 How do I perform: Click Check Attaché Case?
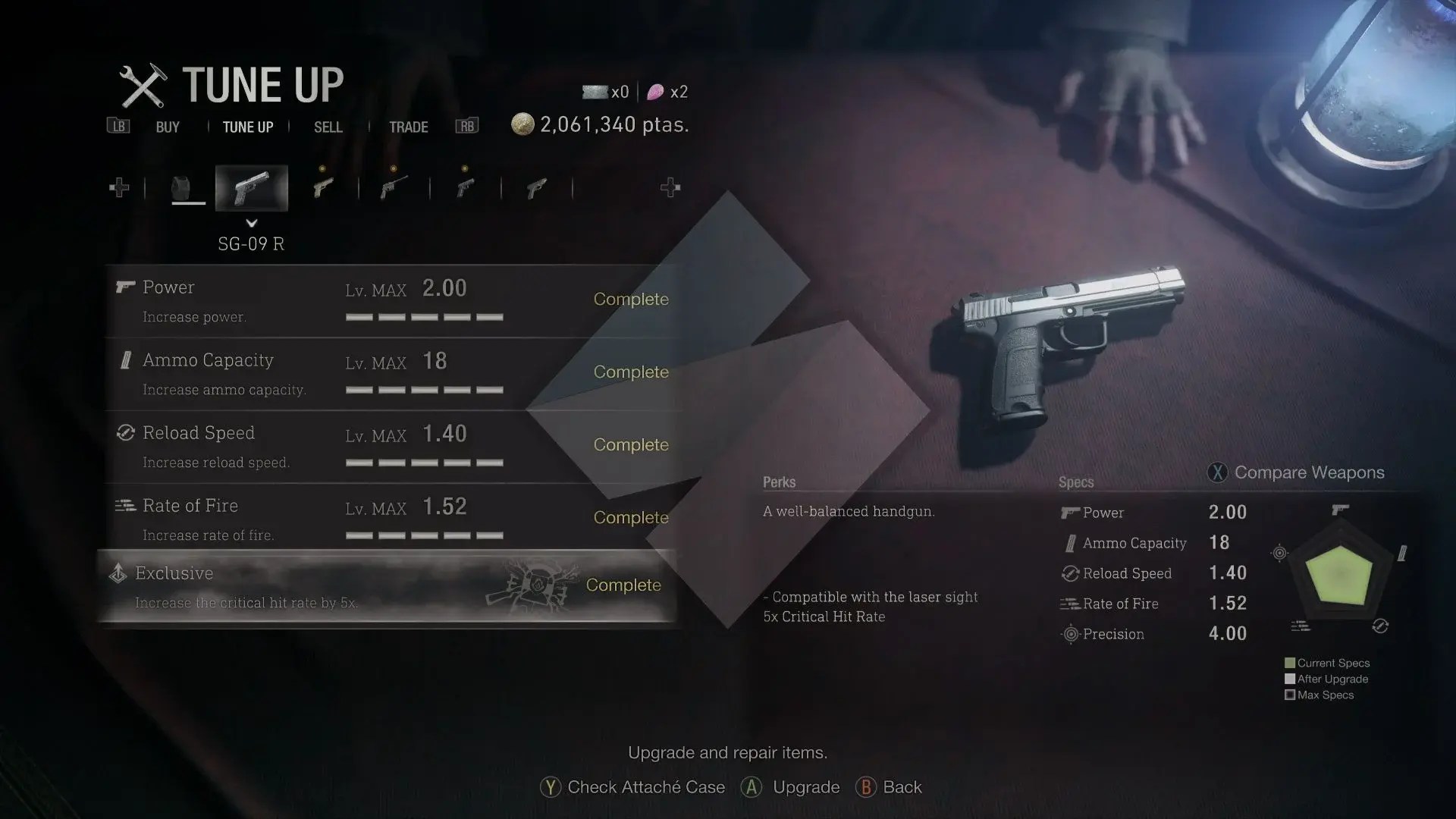click(x=644, y=787)
